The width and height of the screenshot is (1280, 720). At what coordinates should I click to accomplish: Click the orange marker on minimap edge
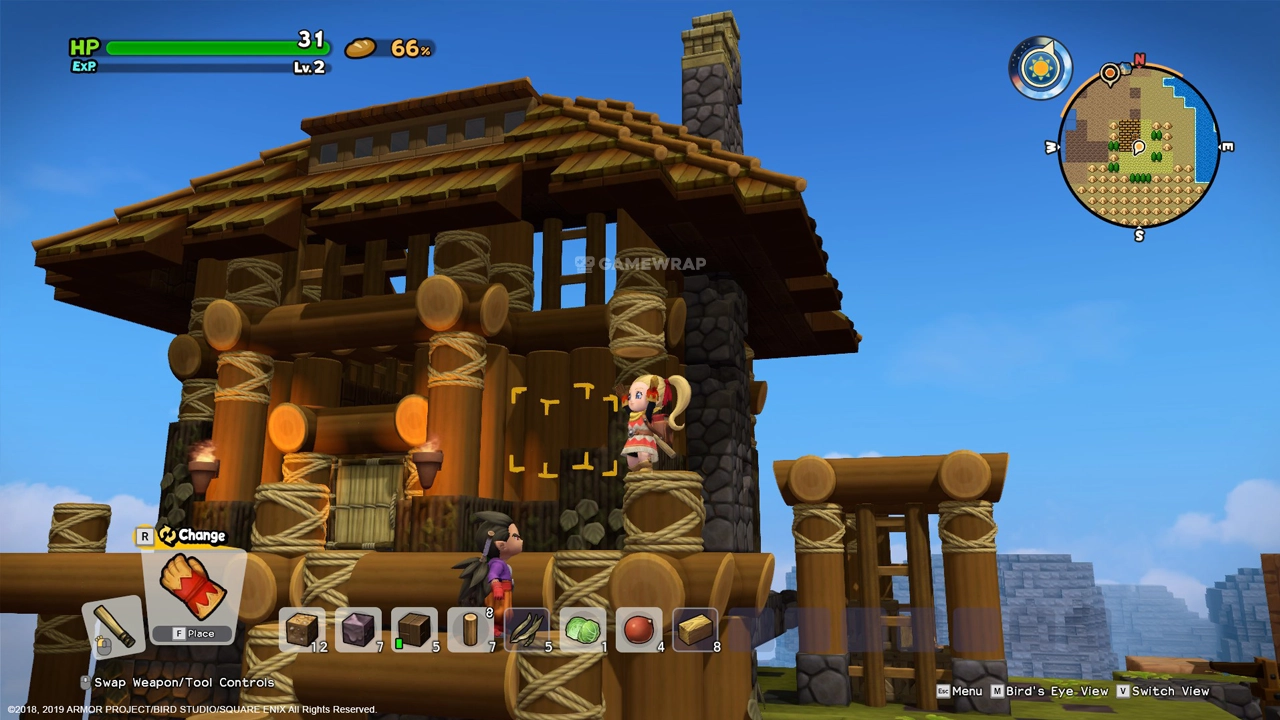click(x=1109, y=73)
